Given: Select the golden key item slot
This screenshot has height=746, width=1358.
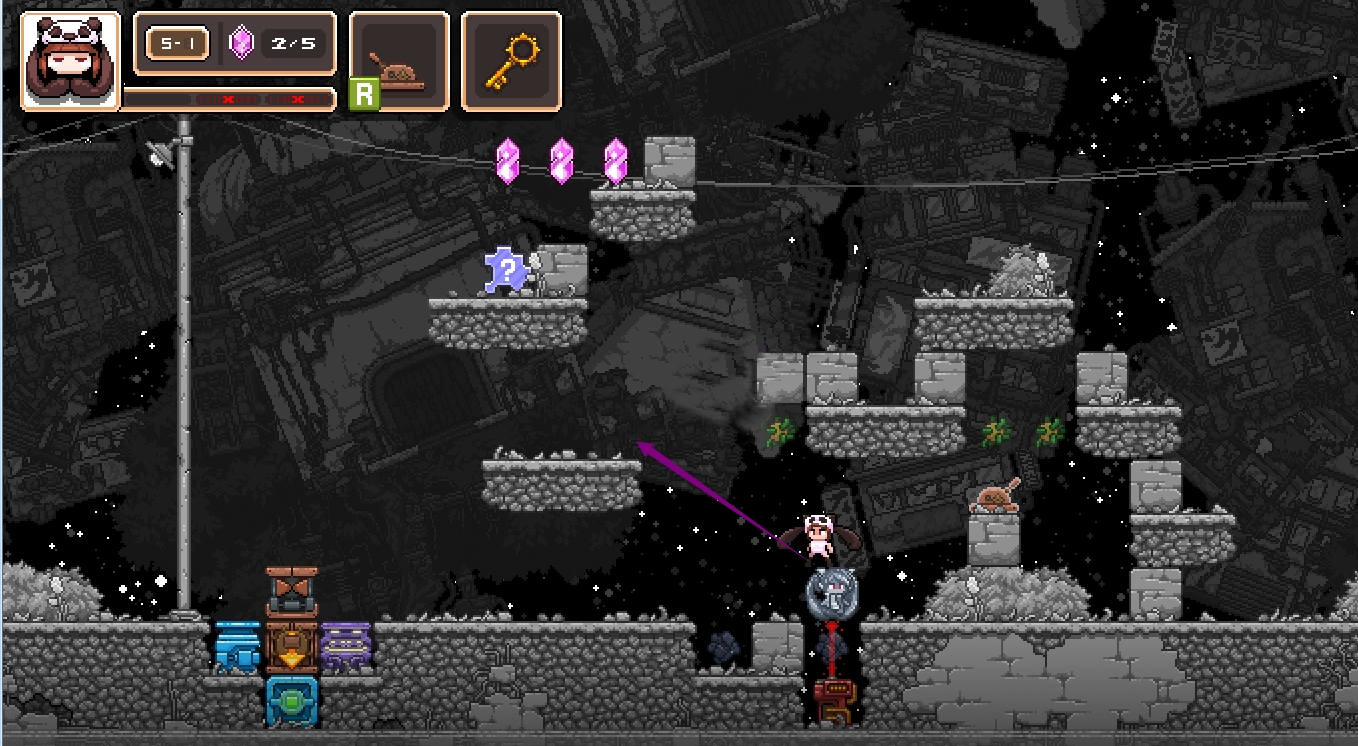Looking at the screenshot, I should (x=510, y=60).
